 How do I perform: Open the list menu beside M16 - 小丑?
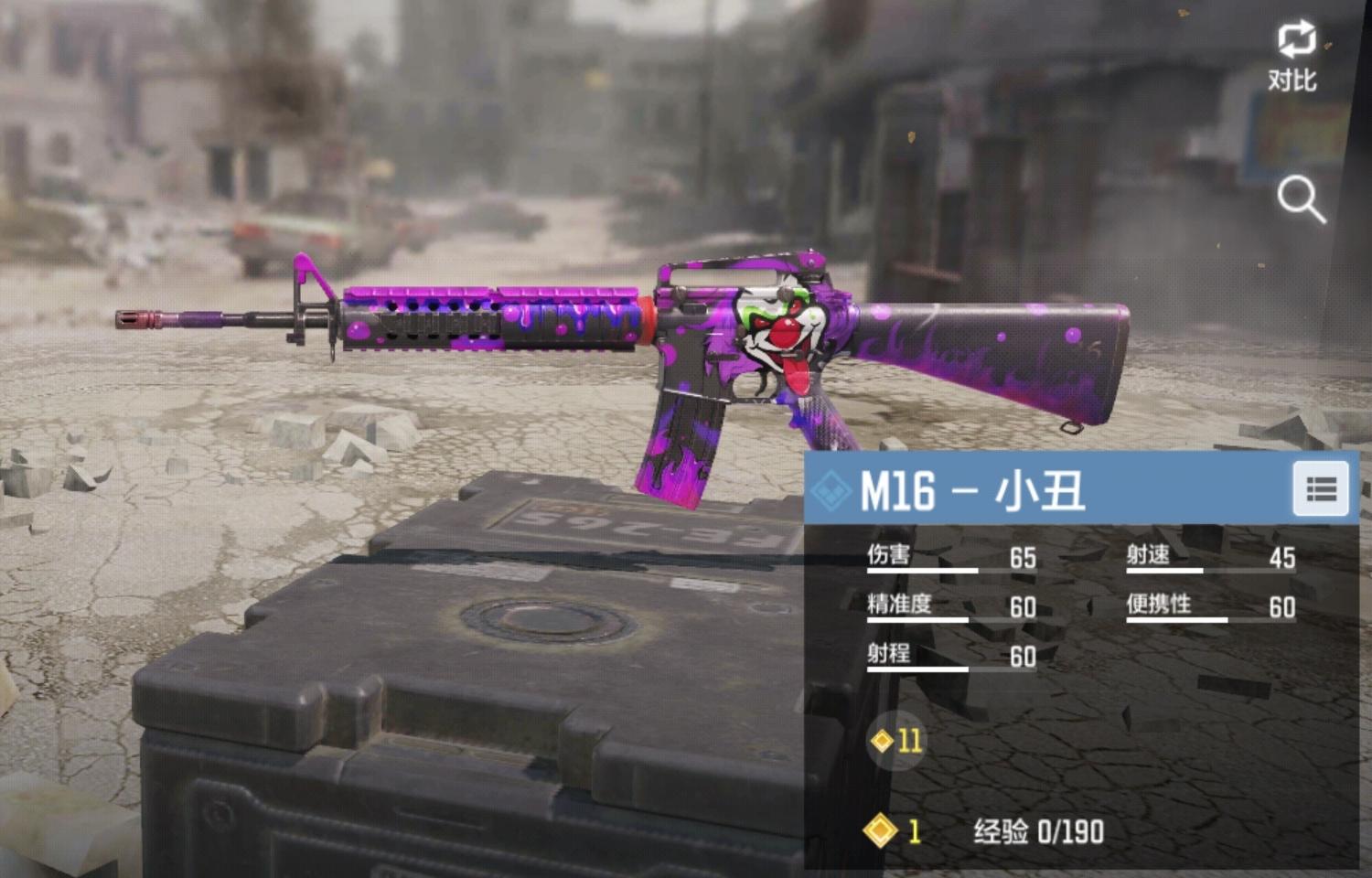click(x=1320, y=489)
